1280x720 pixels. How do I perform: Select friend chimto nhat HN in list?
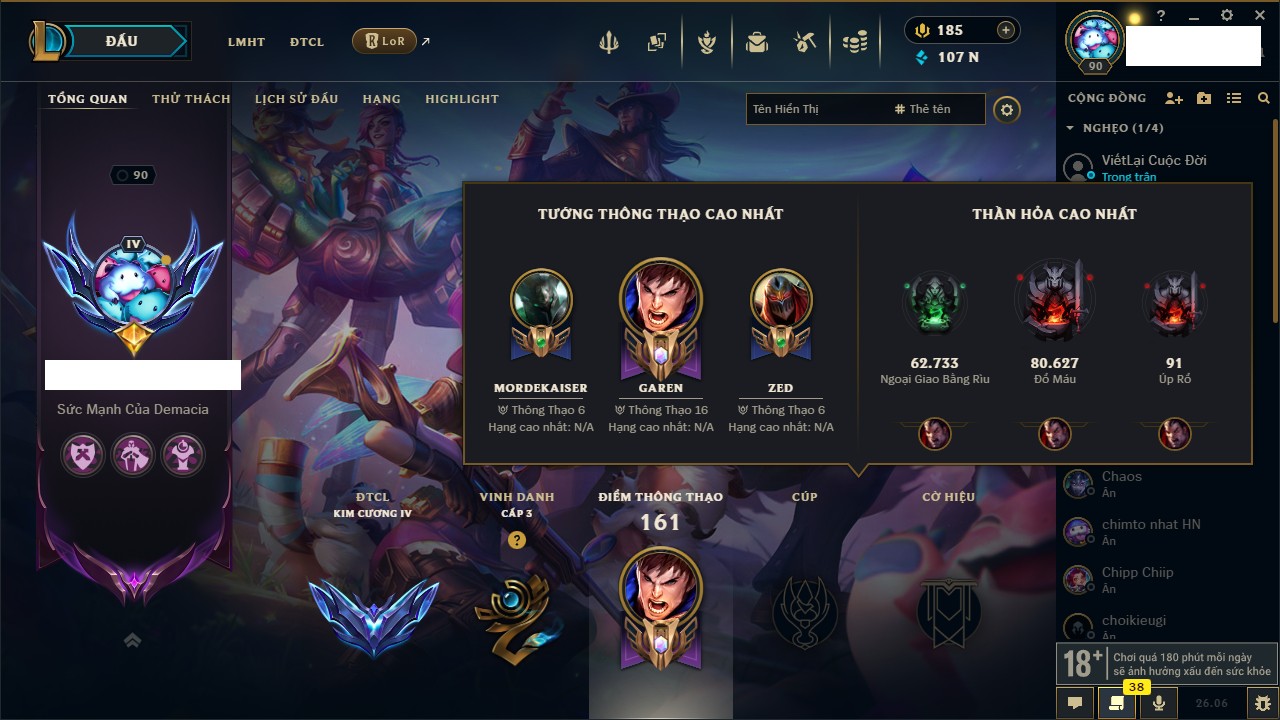1151,524
